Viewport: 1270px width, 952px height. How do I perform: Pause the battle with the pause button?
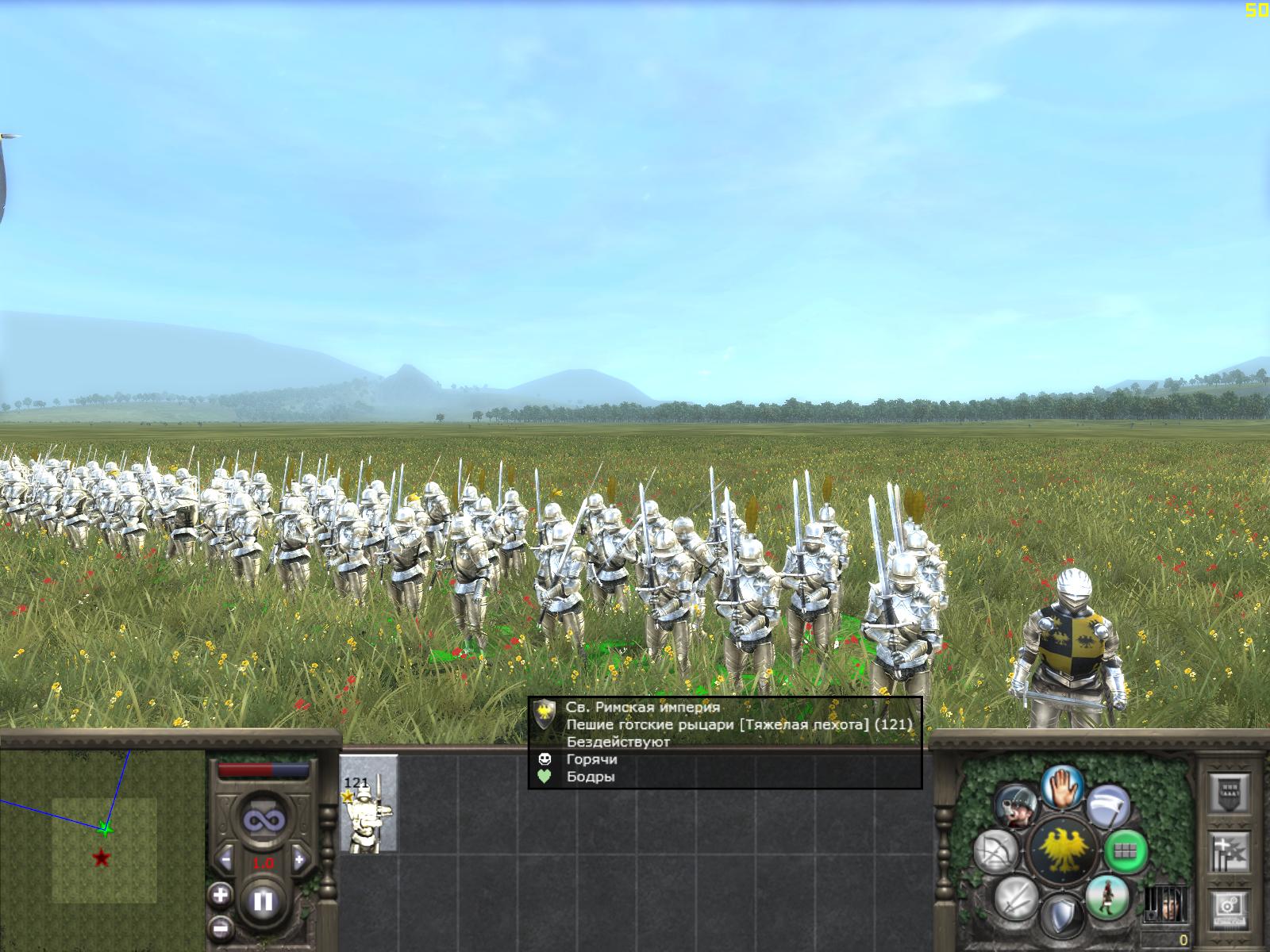coord(264,902)
